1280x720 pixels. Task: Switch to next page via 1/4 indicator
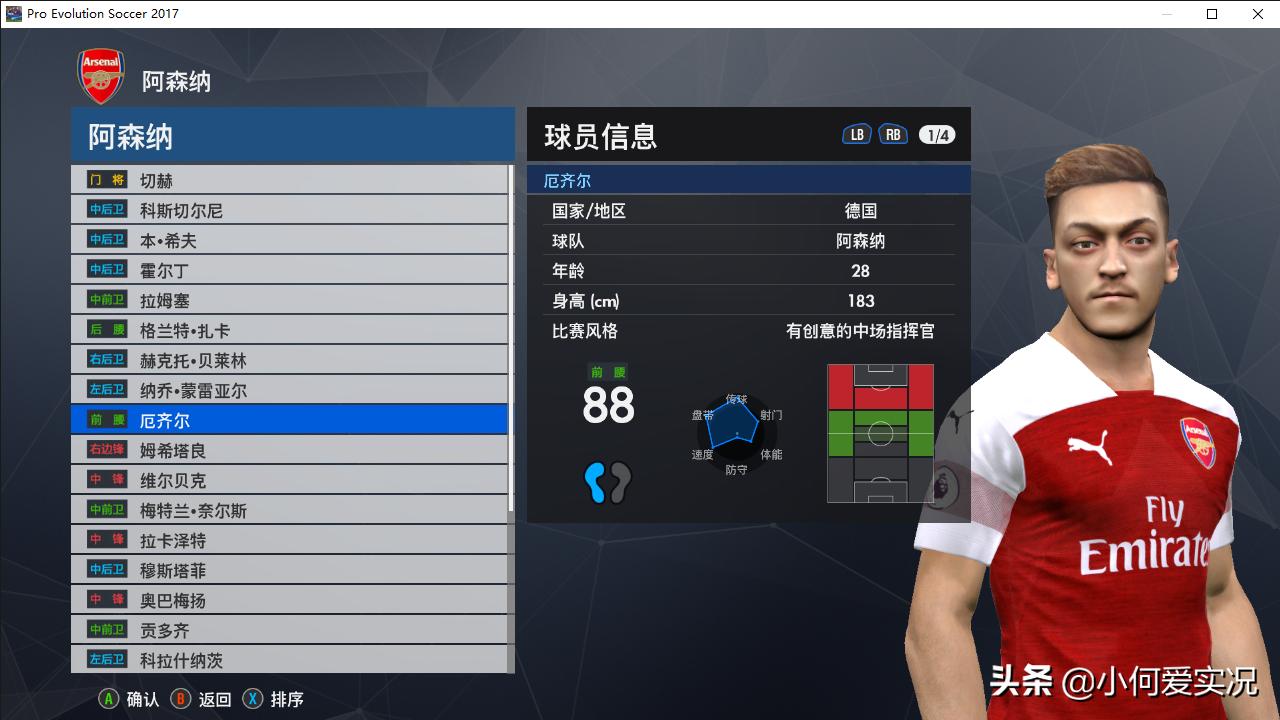pos(935,132)
